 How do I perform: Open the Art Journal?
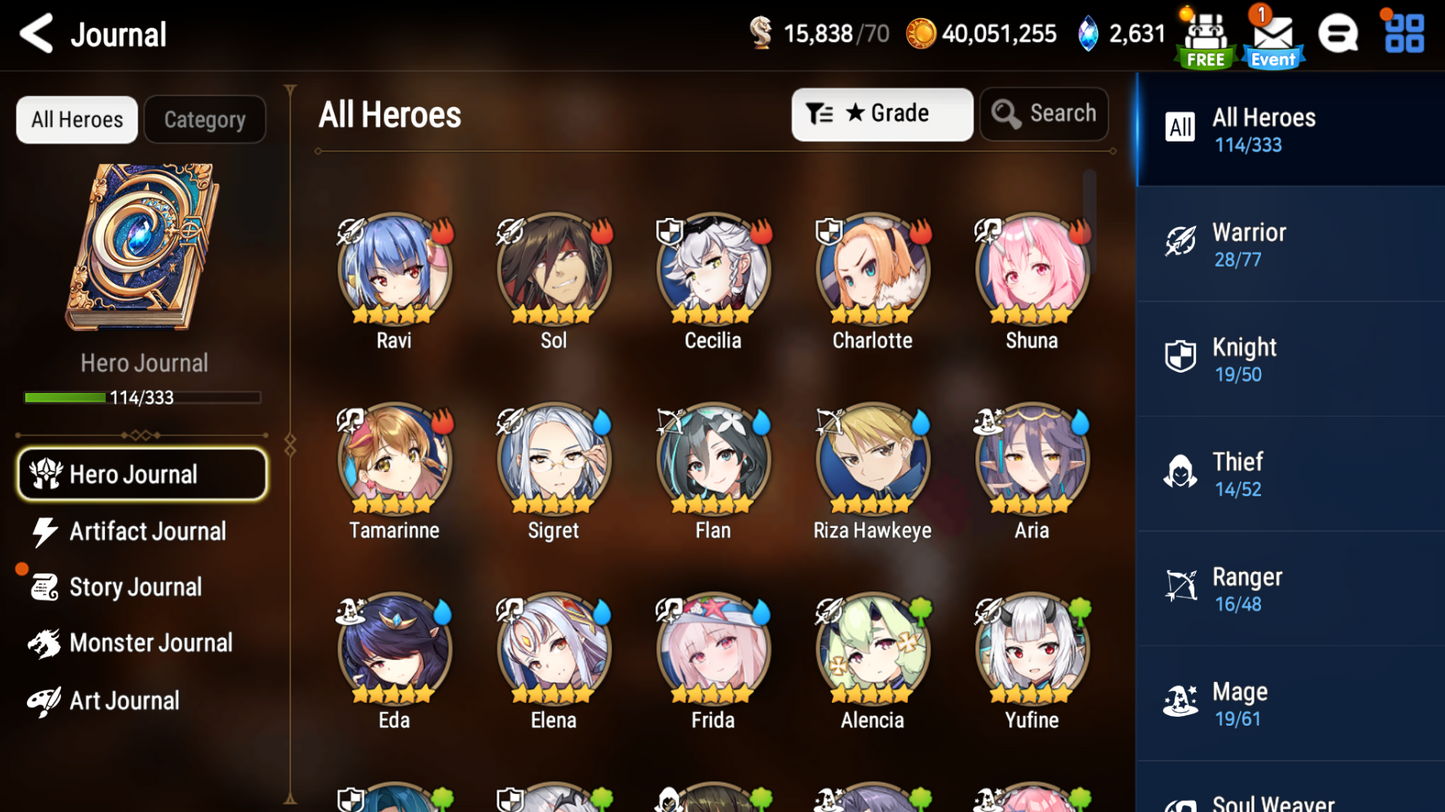coord(123,701)
